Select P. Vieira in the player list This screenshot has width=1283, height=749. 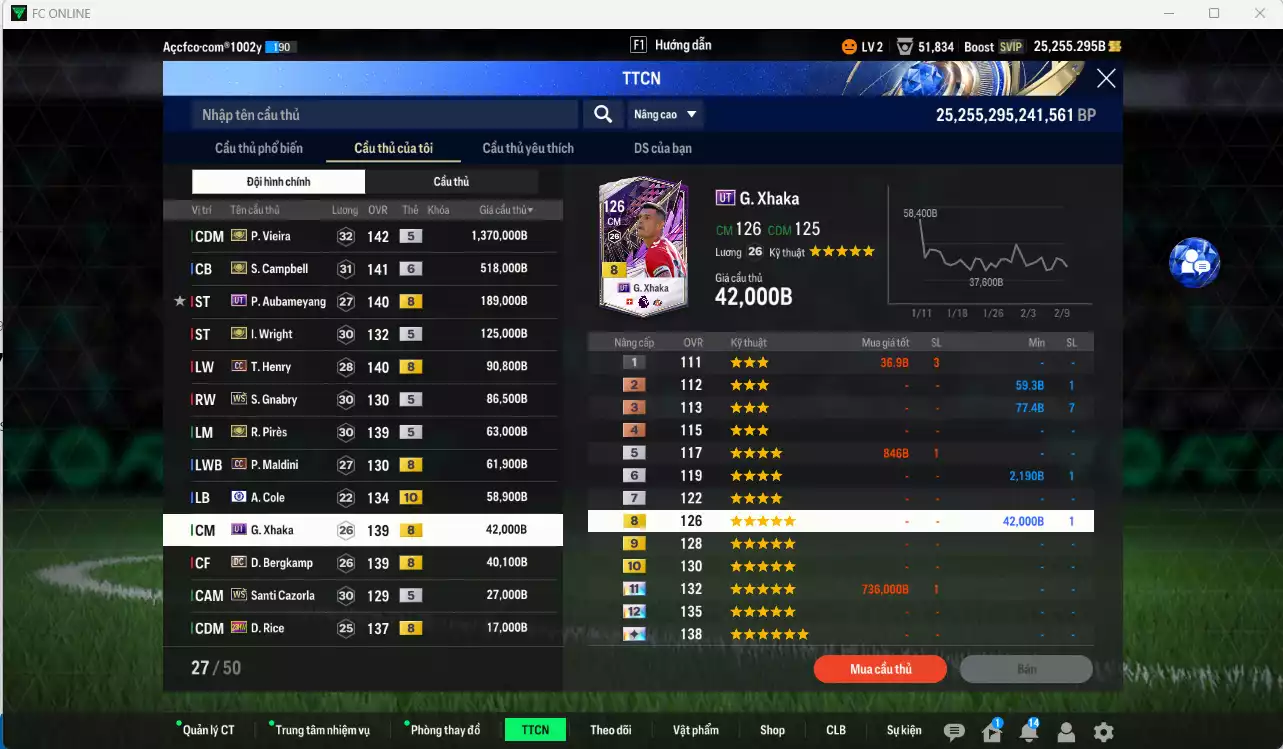coord(362,236)
